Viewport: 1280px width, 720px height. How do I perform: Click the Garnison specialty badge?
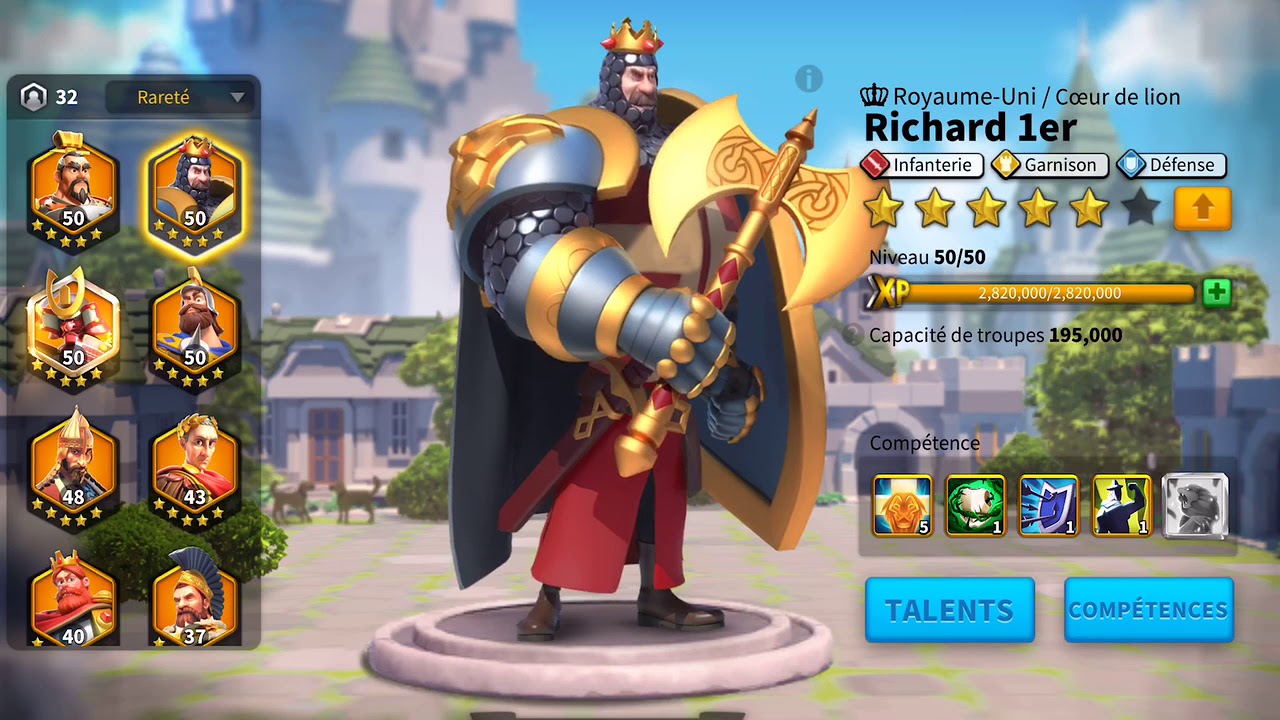[x=1048, y=165]
